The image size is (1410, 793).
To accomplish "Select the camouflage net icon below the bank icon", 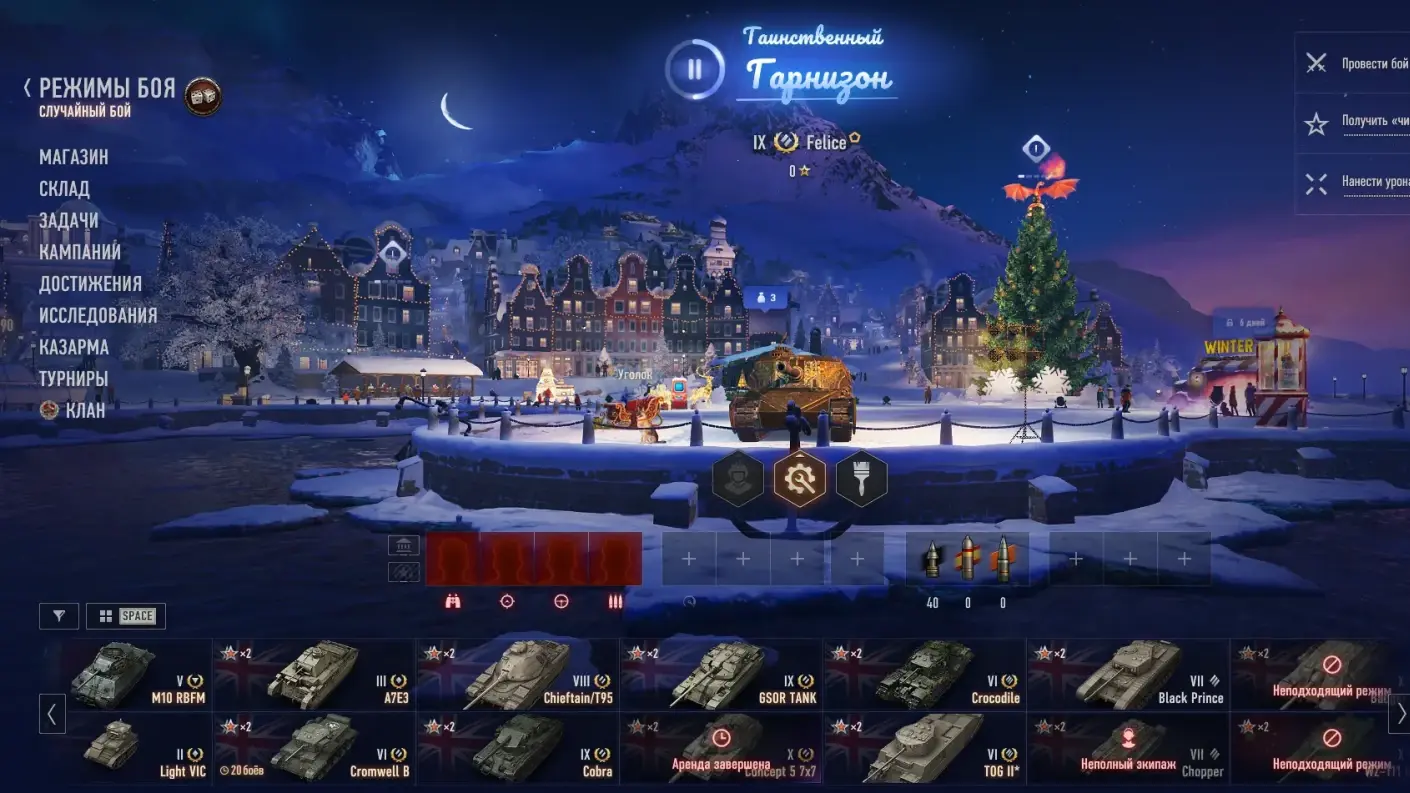I will 404,573.
